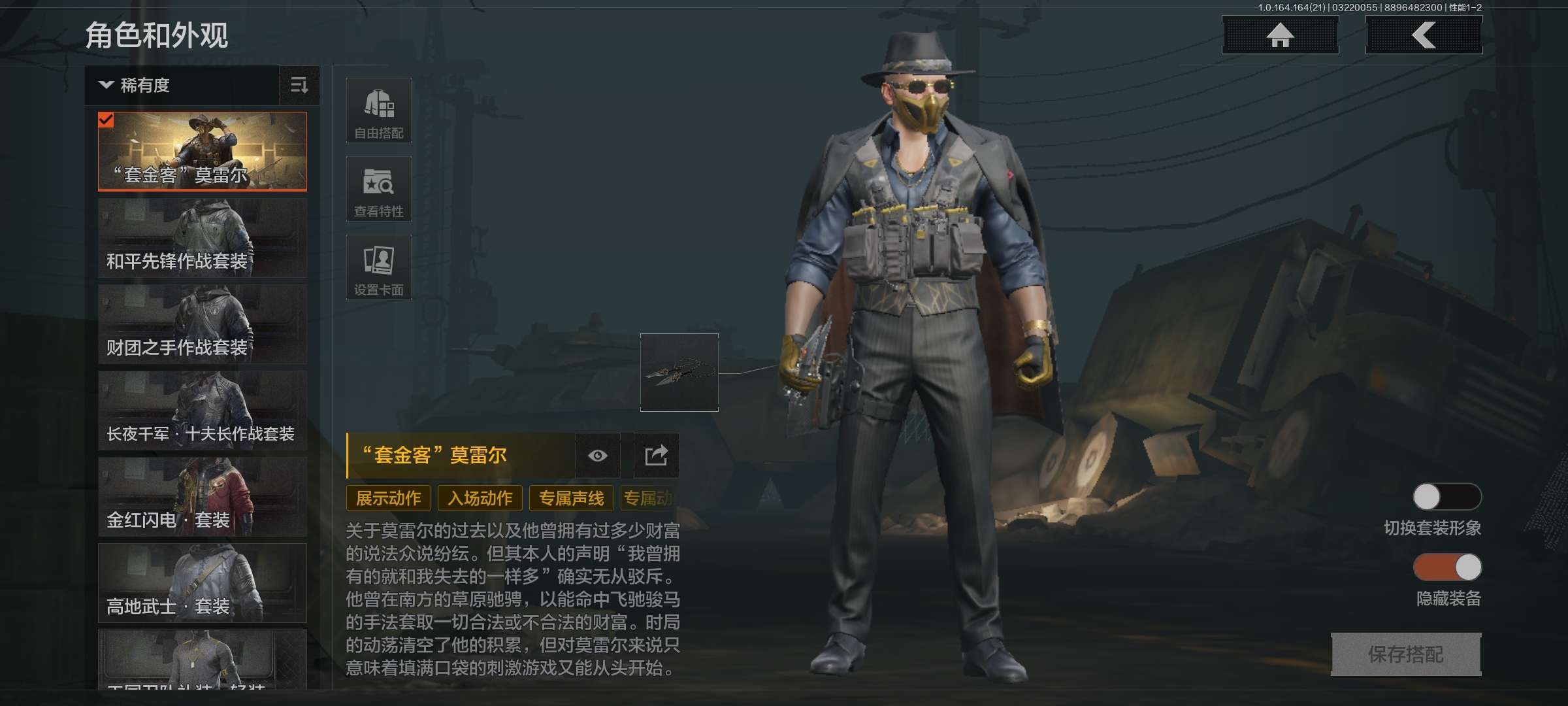Toggle the eye preview beside the outfit name
Viewport: 1568px width, 706px height.
[x=598, y=456]
